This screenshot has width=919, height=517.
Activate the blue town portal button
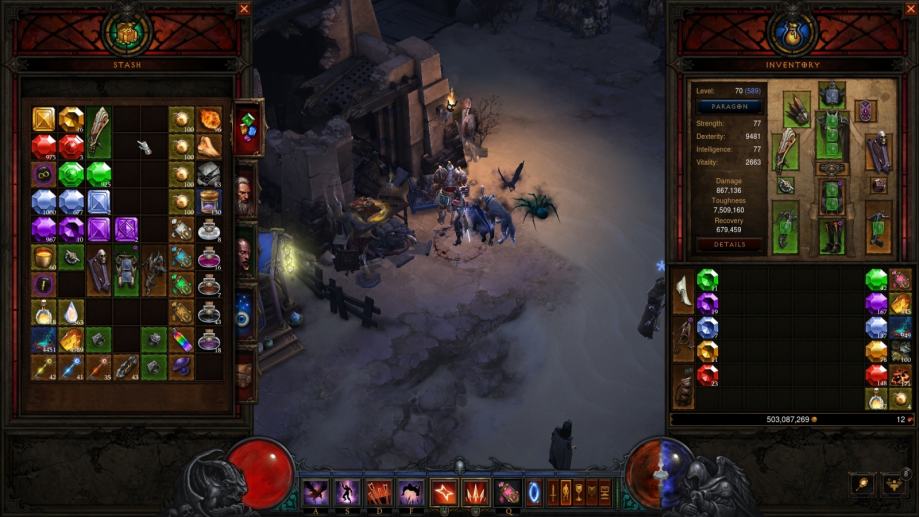pyautogui.click(x=533, y=492)
